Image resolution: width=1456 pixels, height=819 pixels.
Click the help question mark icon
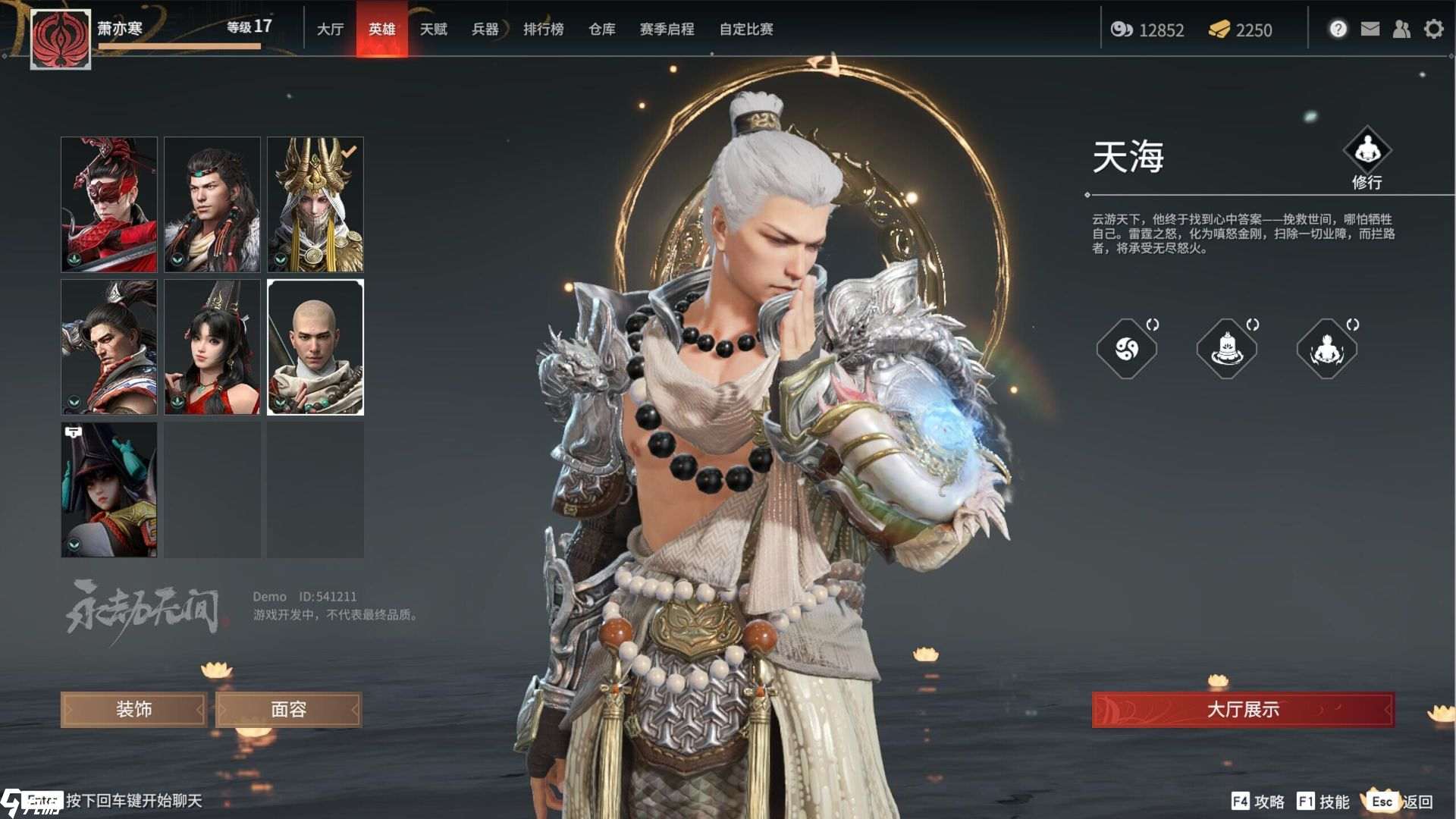coord(1338,30)
